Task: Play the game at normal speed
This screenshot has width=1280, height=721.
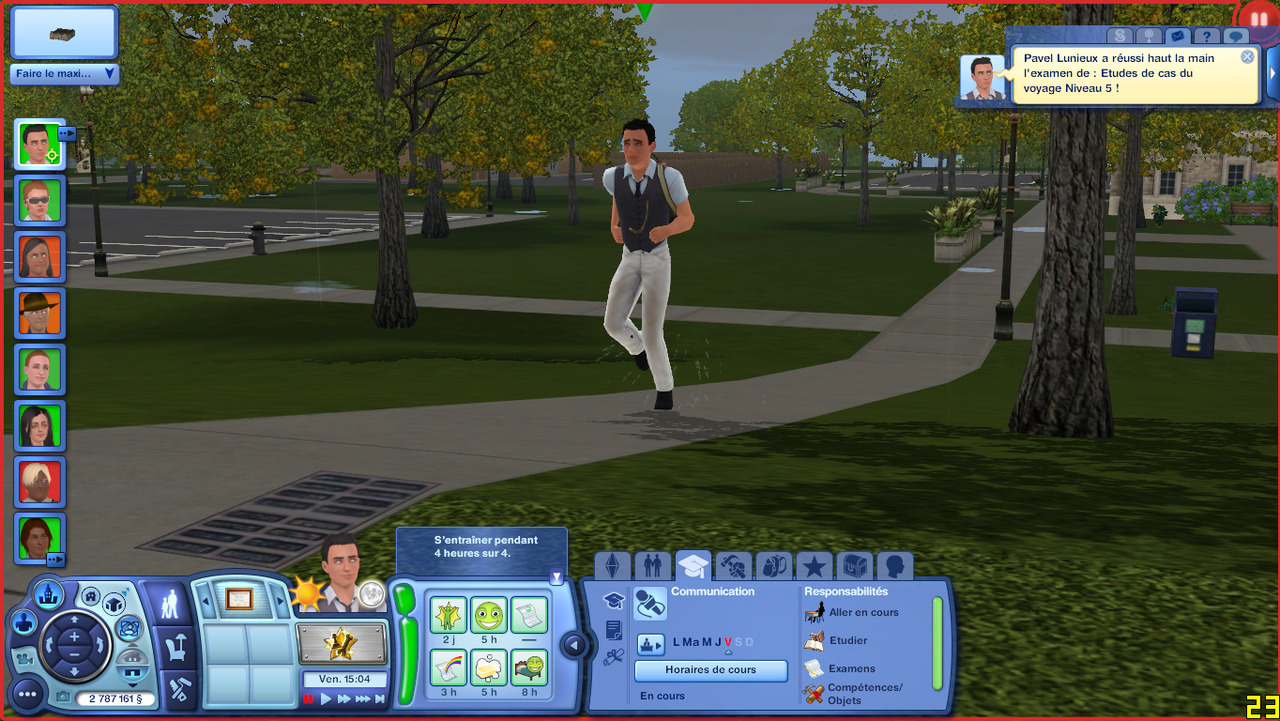Action: [x=326, y=699]
